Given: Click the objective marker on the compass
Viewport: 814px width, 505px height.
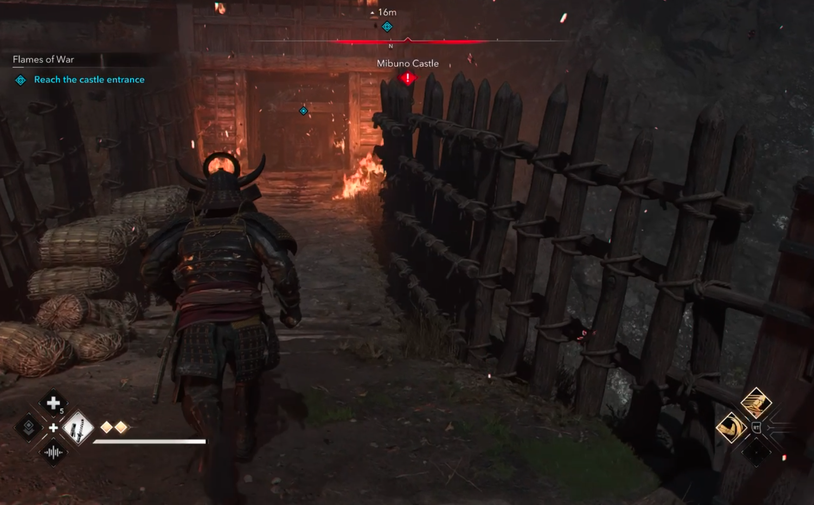Looking at the screenshot, I should (387, 27).
